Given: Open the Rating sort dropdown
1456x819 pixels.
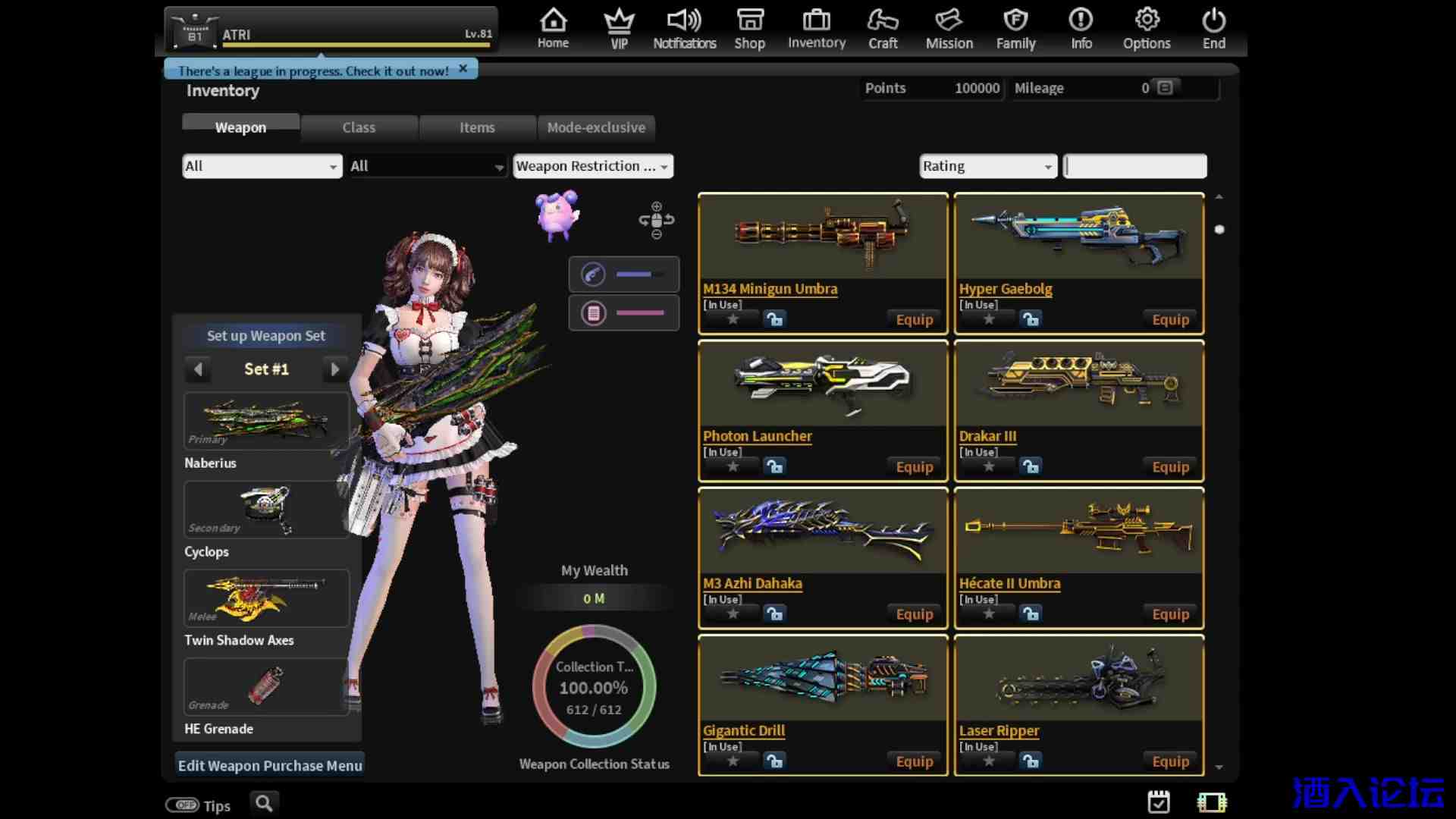Looking at the screenshot, I should tap(988, 166).
